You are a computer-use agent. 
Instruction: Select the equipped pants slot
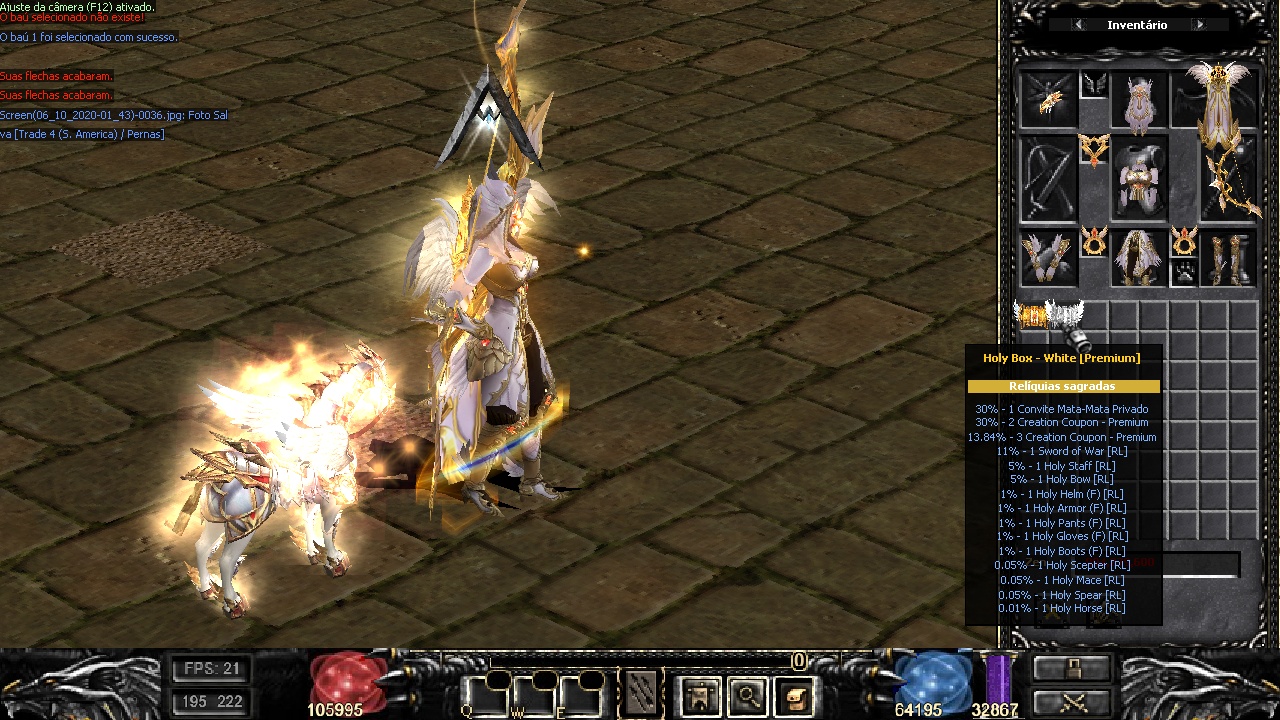pos(1139,258)
